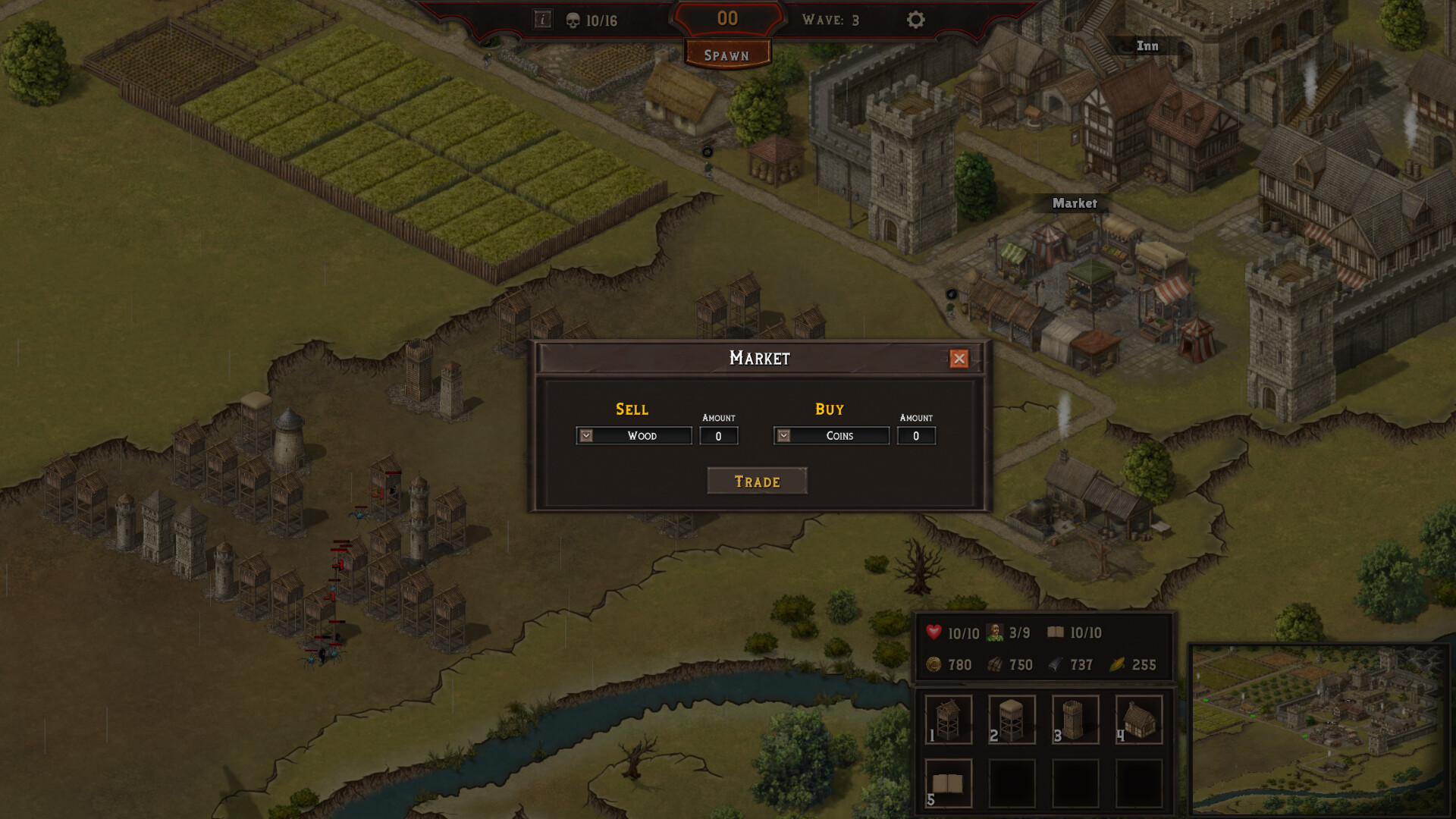The height and width of the screenshot is (819, 1456).
Task: Open the game settings gear
Action: 915,20
